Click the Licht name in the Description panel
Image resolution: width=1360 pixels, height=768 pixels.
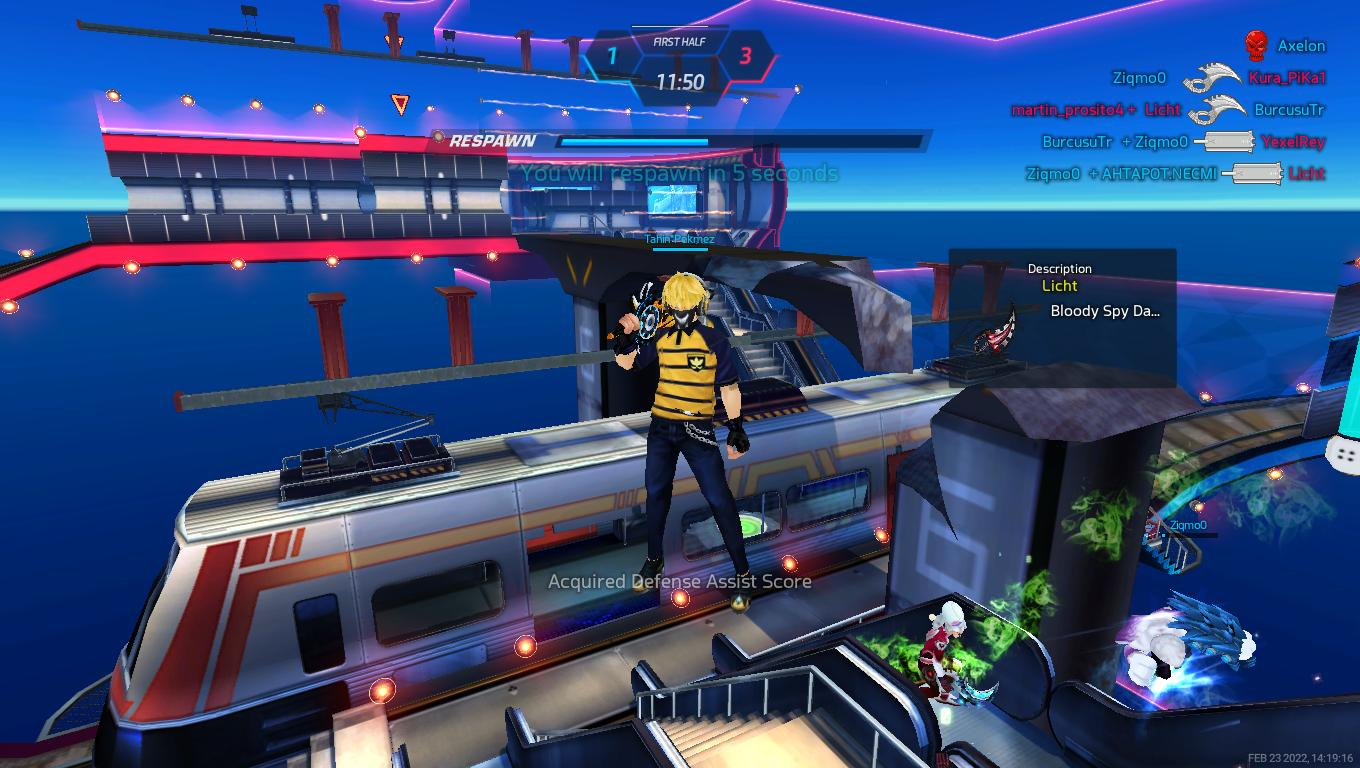1059,286
